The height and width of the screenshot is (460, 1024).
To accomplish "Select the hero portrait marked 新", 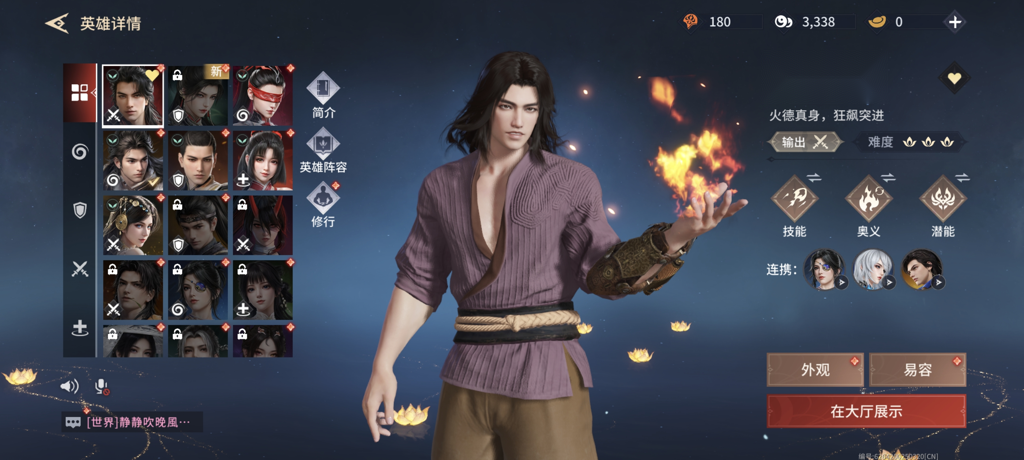I will pos(198,96).
